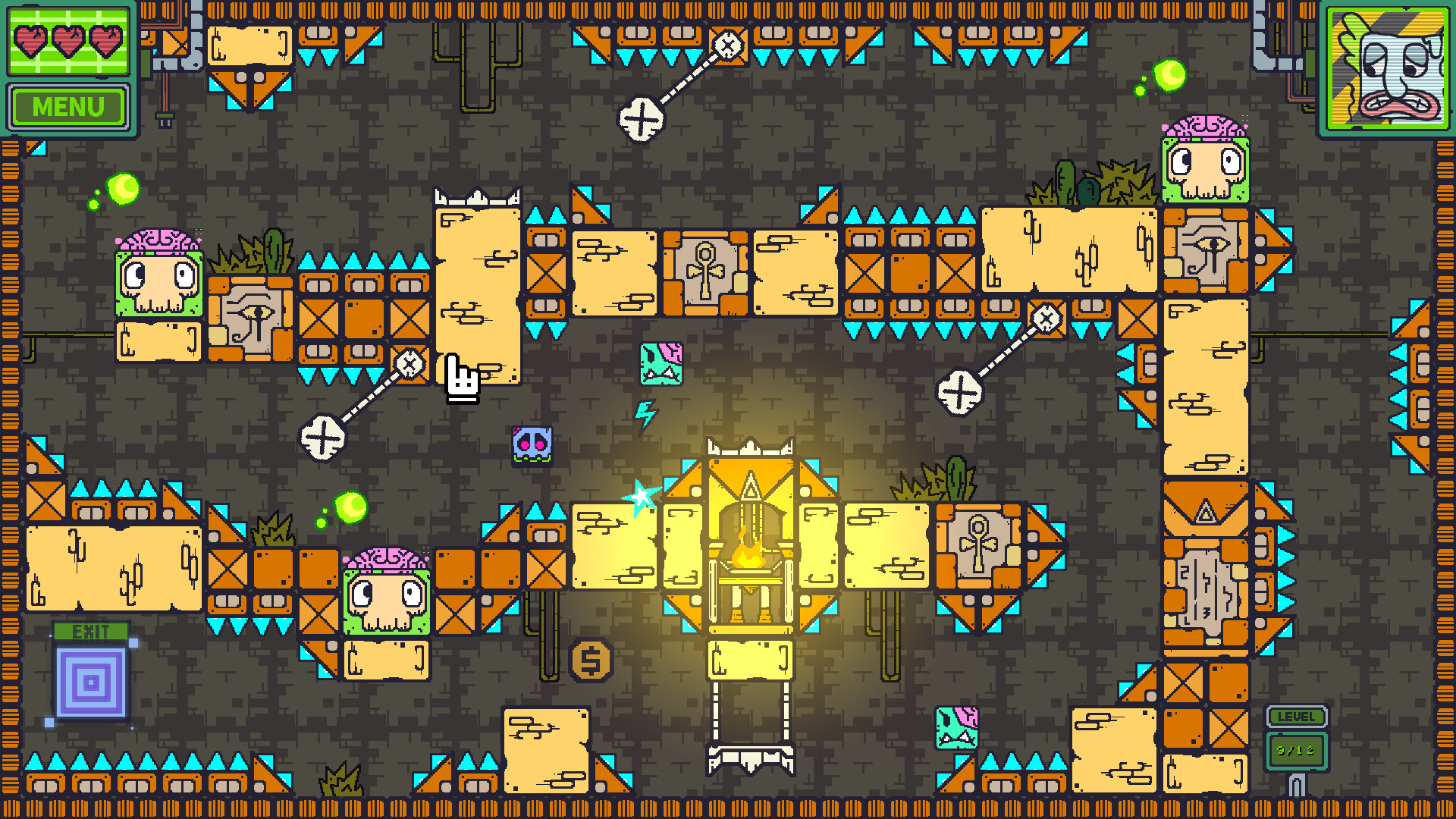The height and width of the screenshot is (819, 1456).
Task: Click the MENU button
Action: coord(67,105)
